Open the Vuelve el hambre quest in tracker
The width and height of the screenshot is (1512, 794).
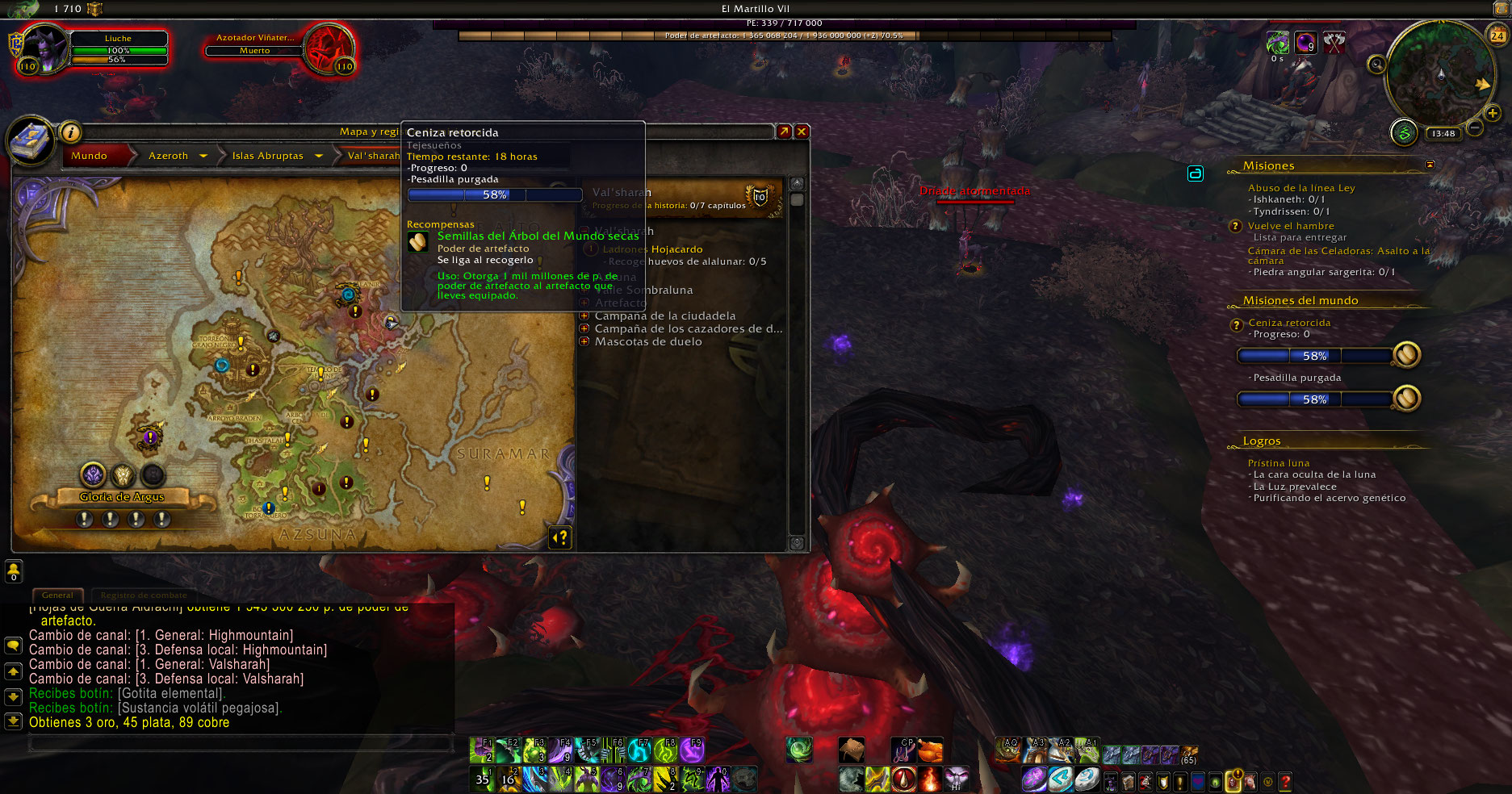1291,226
